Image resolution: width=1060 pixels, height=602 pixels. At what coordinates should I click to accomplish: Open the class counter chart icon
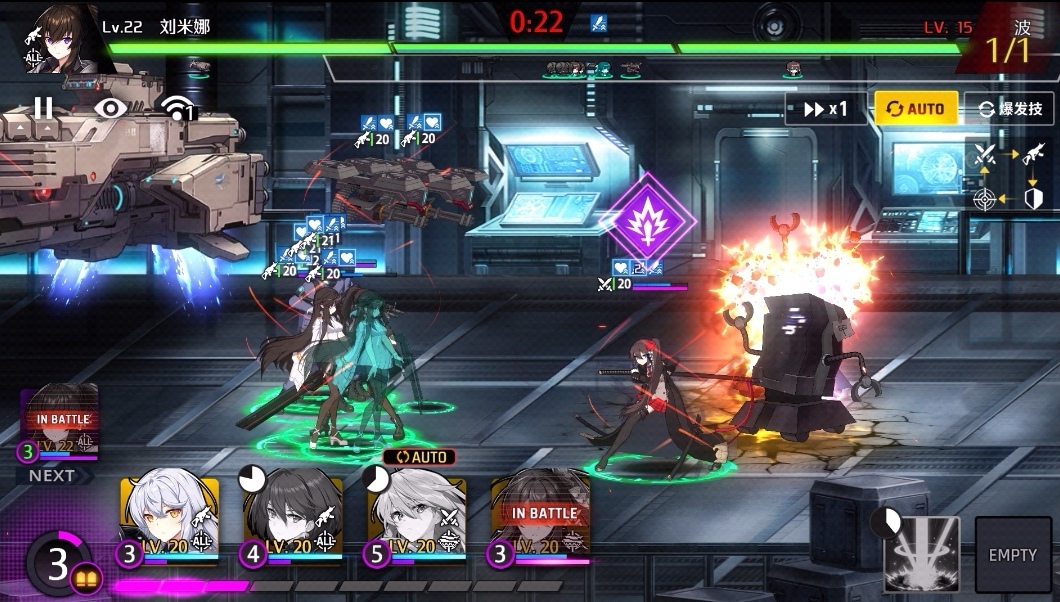pos(1008,176)
